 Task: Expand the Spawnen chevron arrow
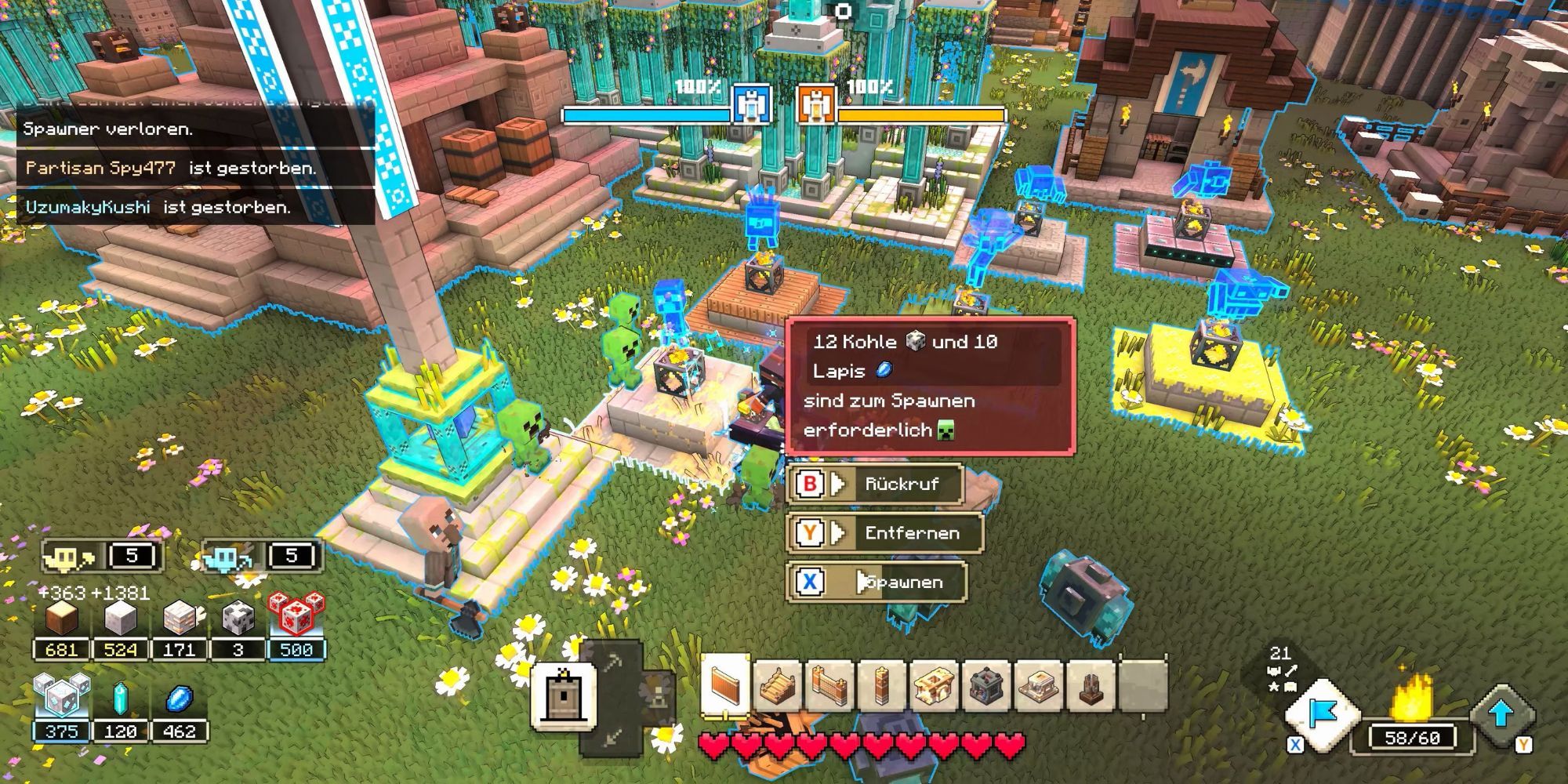click(x=861, y=583)
